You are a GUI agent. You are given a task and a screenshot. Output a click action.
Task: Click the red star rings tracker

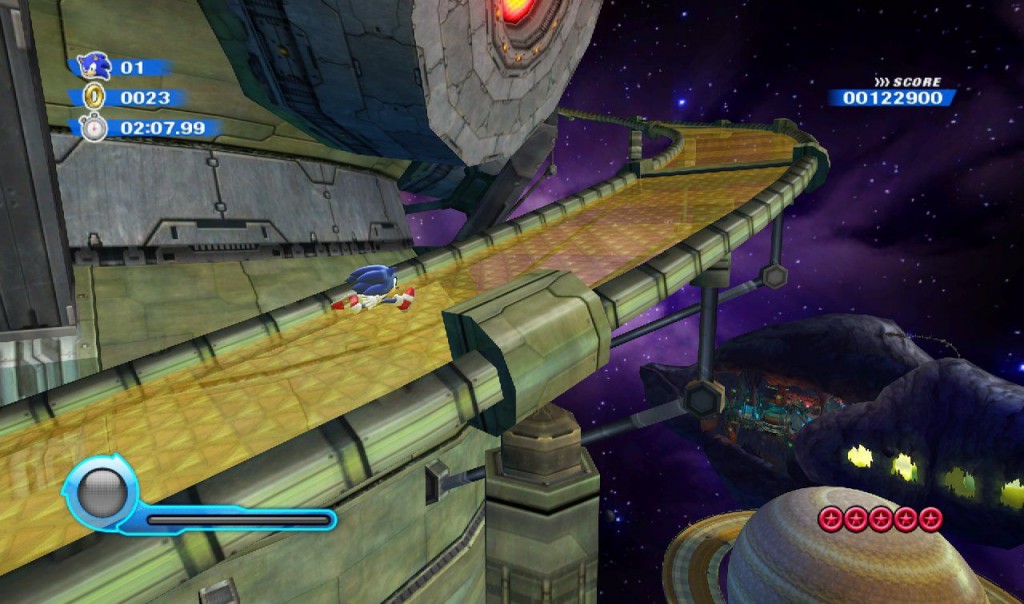pos(880,518)
